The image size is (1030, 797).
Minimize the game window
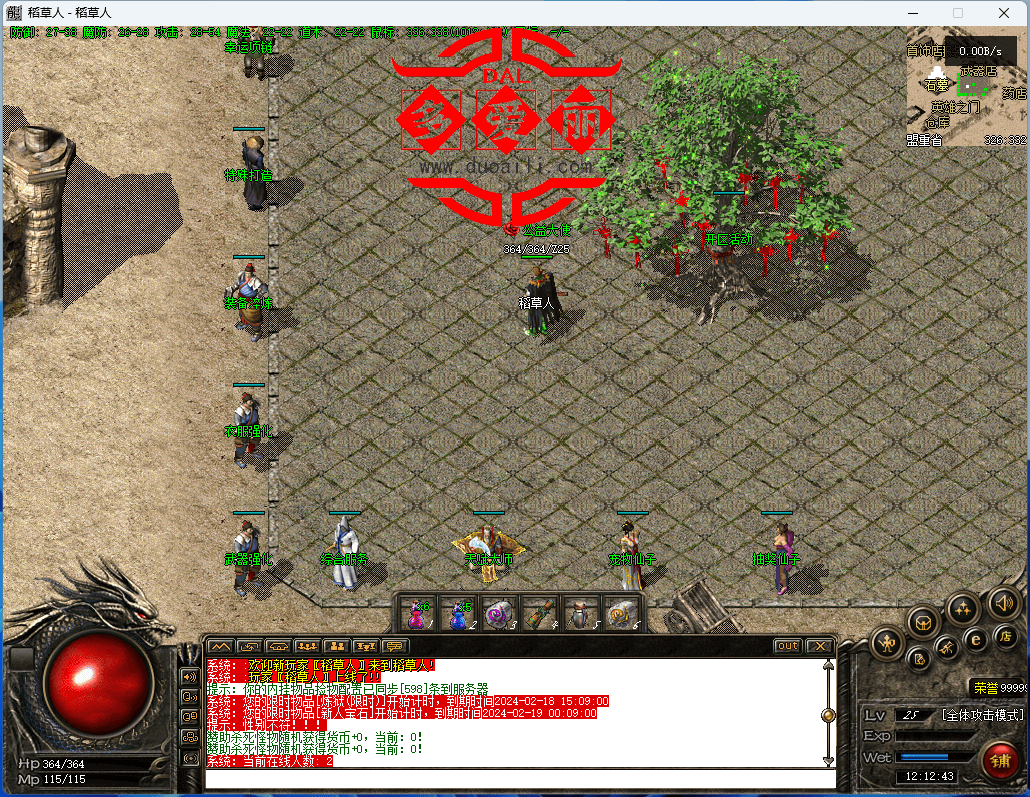[912, 13]
